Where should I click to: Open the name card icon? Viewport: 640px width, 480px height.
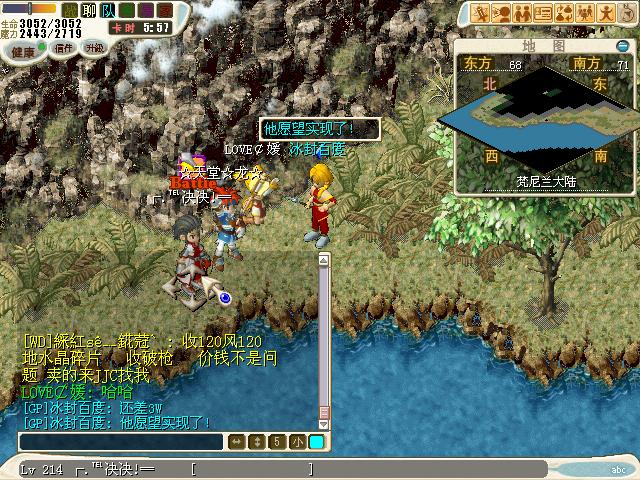(543, 13)
